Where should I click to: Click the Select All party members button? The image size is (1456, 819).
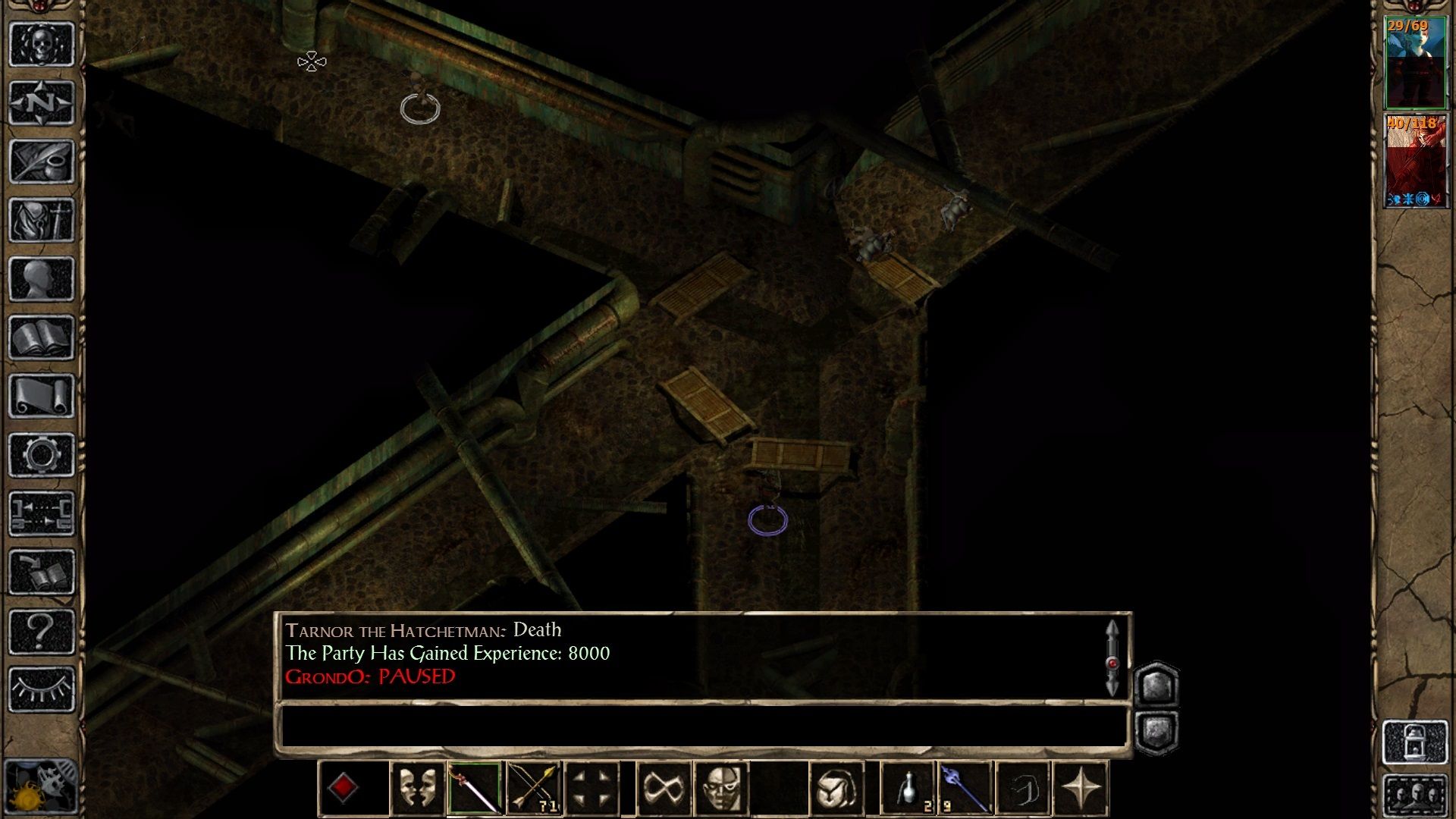[1414, 794]
